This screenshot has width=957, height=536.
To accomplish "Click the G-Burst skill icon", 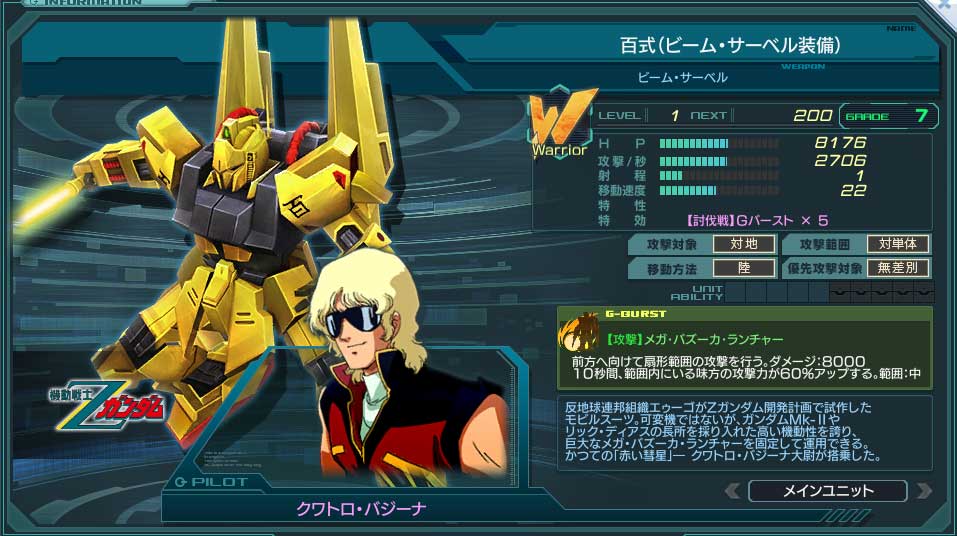I will click(x=579, y=339).
